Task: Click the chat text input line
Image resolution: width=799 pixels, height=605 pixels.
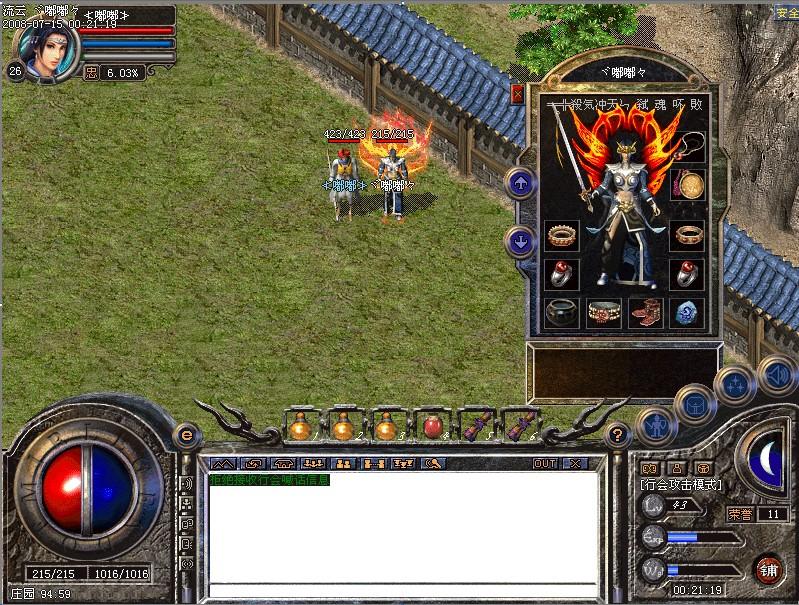Action: tap(400, 590)
